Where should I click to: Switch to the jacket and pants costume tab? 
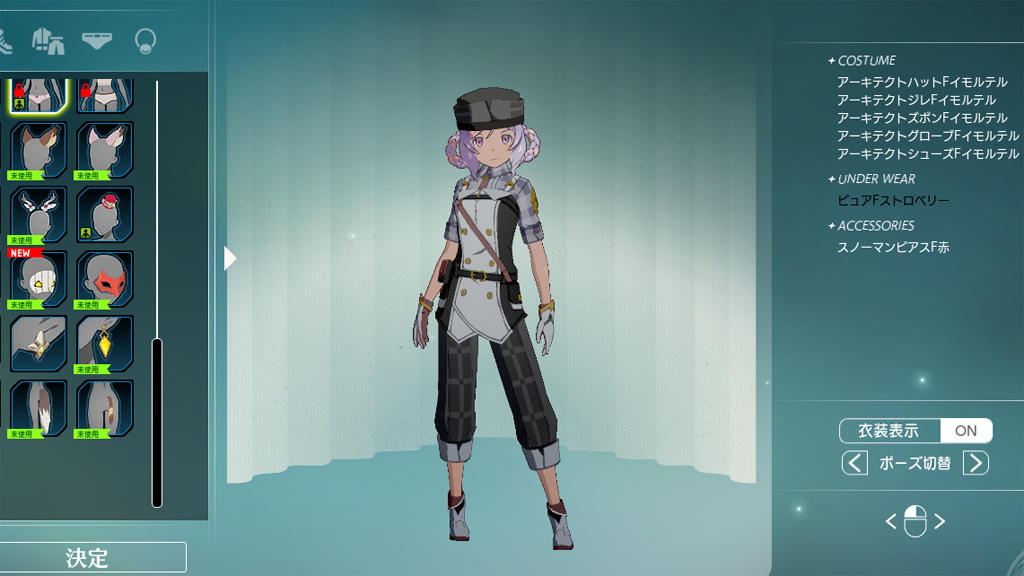coord(47,41)
